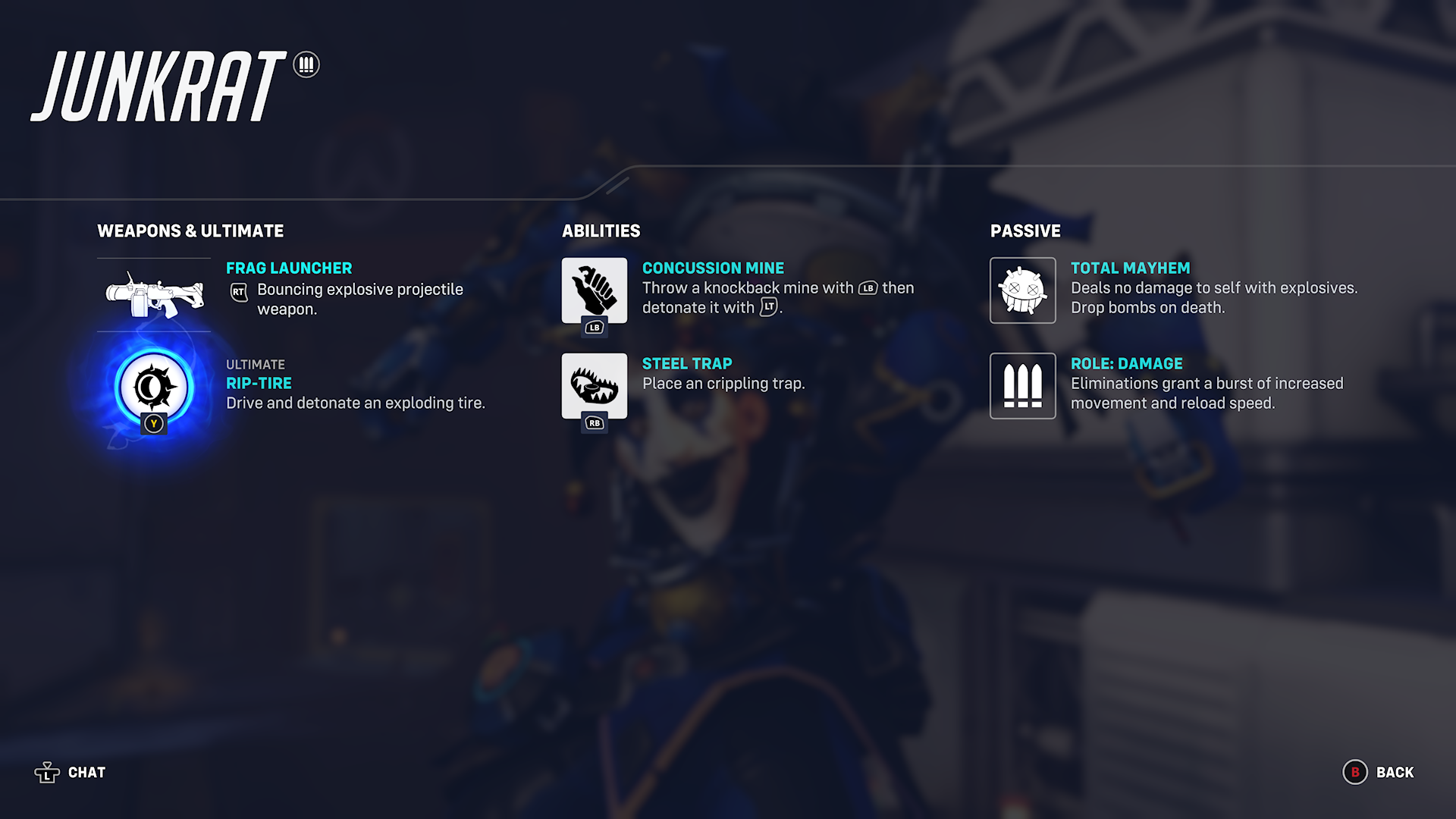This screenshot has height=819, width=1456.
Task: Click the hero icon beside JUNKRAT title
Action: [306, 65]
